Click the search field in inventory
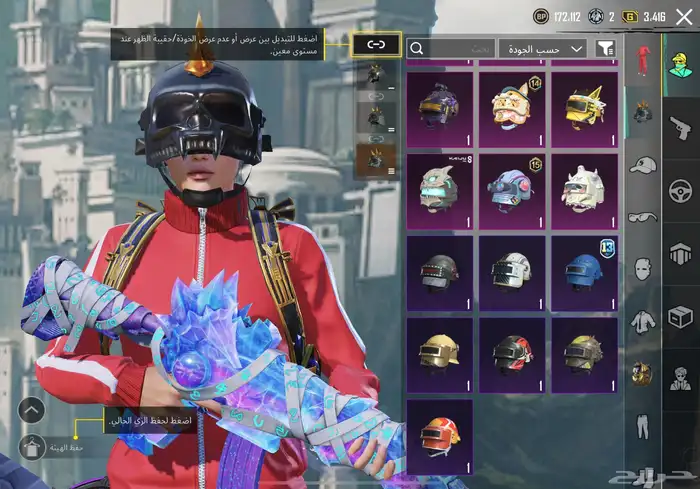 451,48
